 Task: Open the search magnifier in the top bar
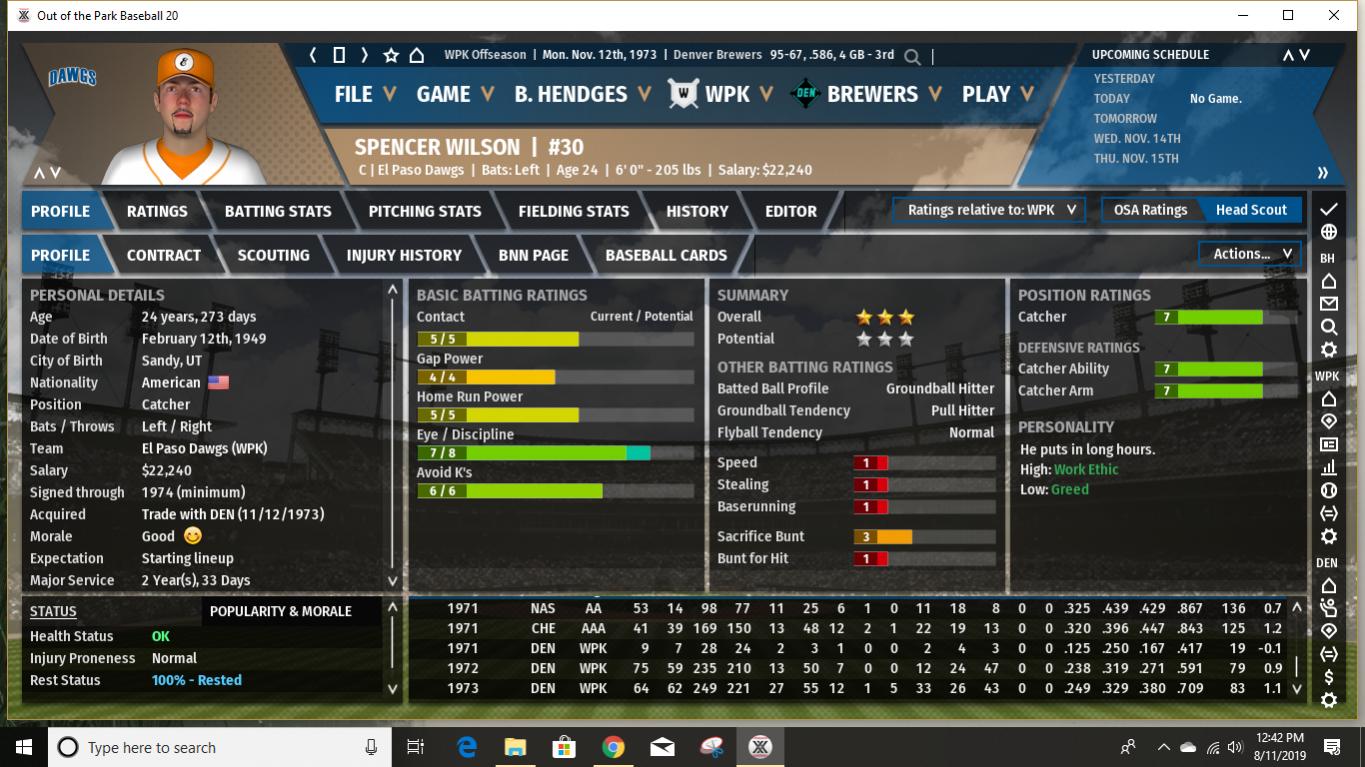[x=911, y=58]
